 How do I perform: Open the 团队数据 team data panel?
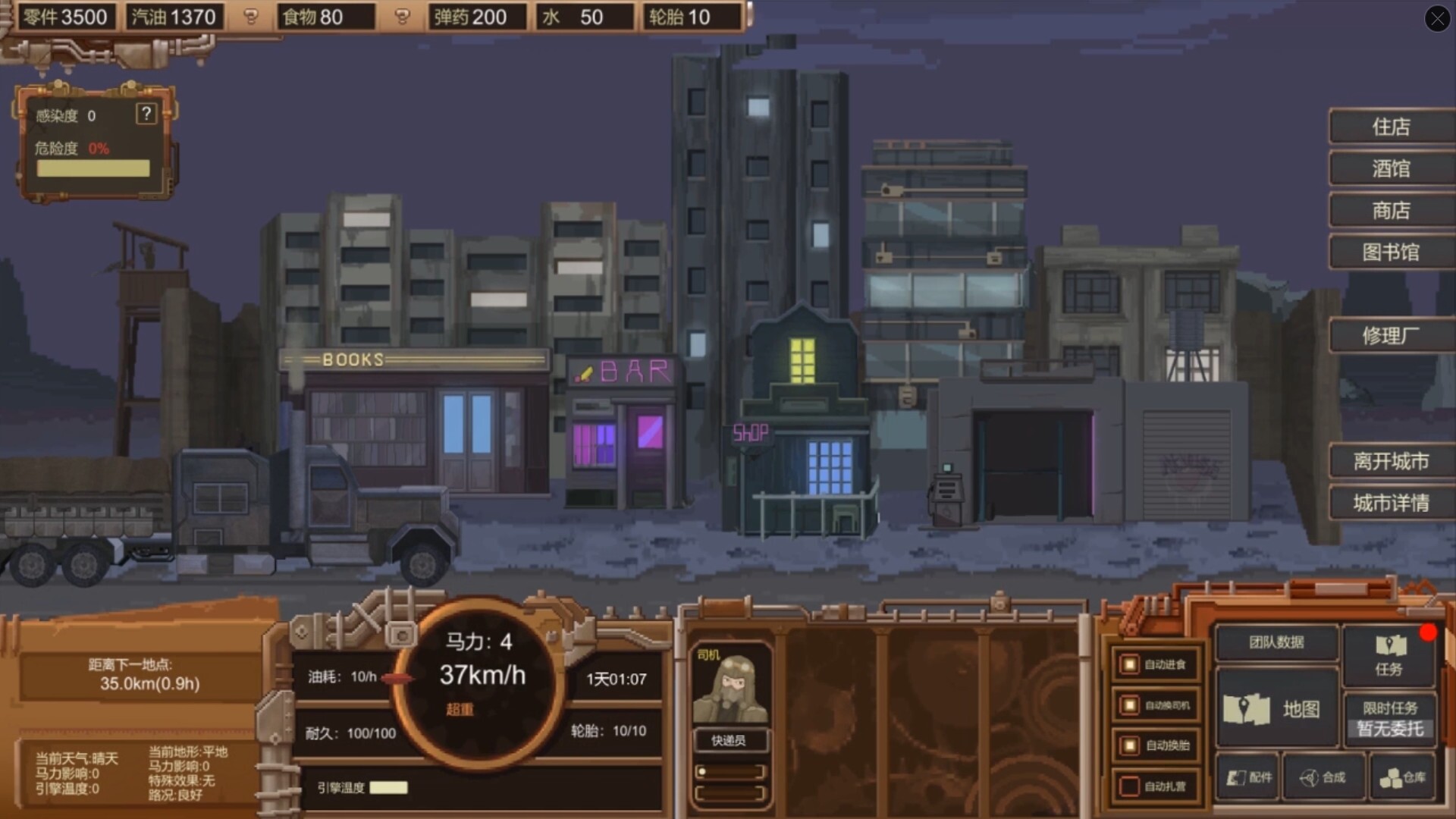[1276, 641]
